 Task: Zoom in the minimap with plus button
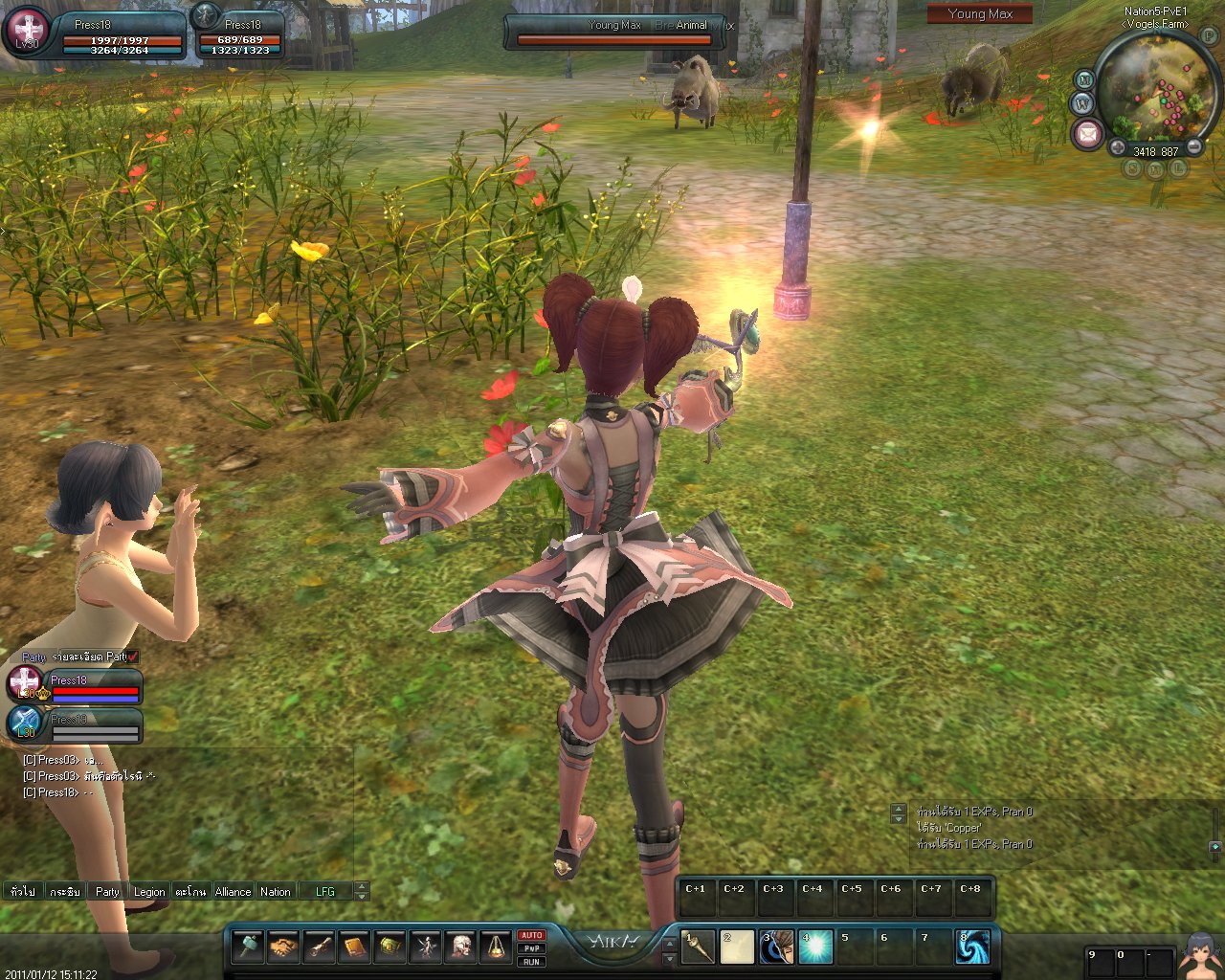pos(1118,148)
